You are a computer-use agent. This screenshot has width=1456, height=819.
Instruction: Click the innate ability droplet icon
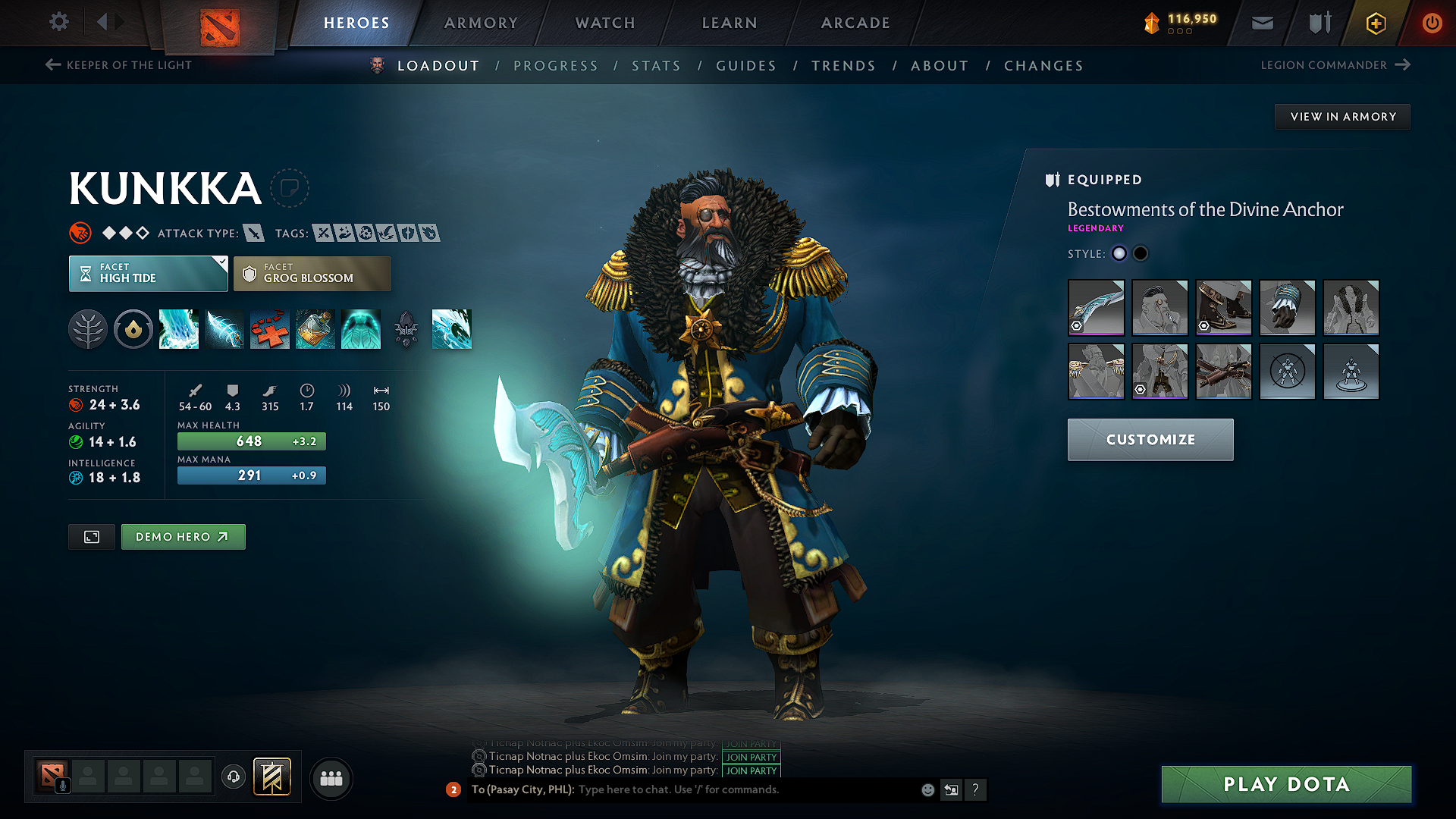(x=133, y=329)
